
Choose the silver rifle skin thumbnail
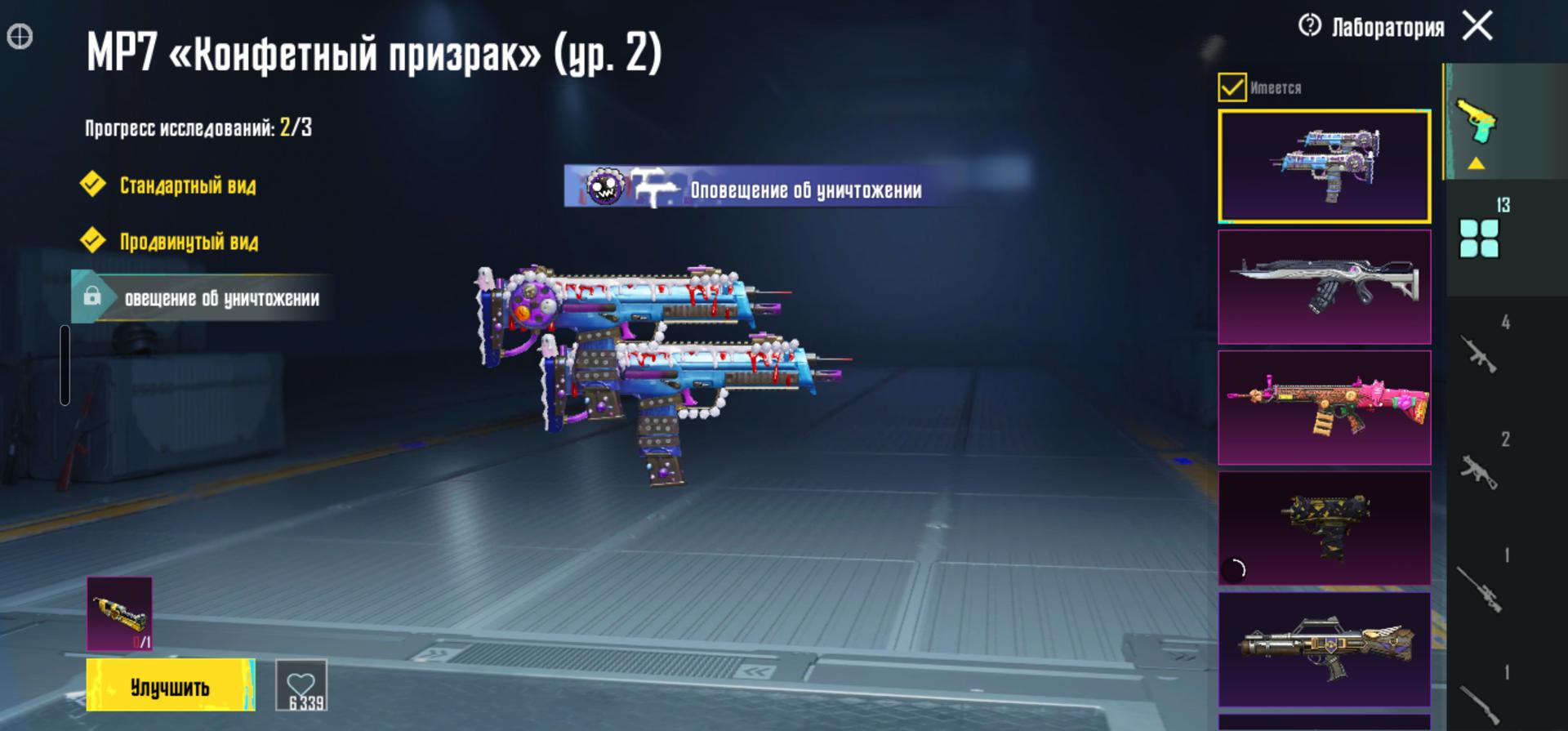point(1324,287)
